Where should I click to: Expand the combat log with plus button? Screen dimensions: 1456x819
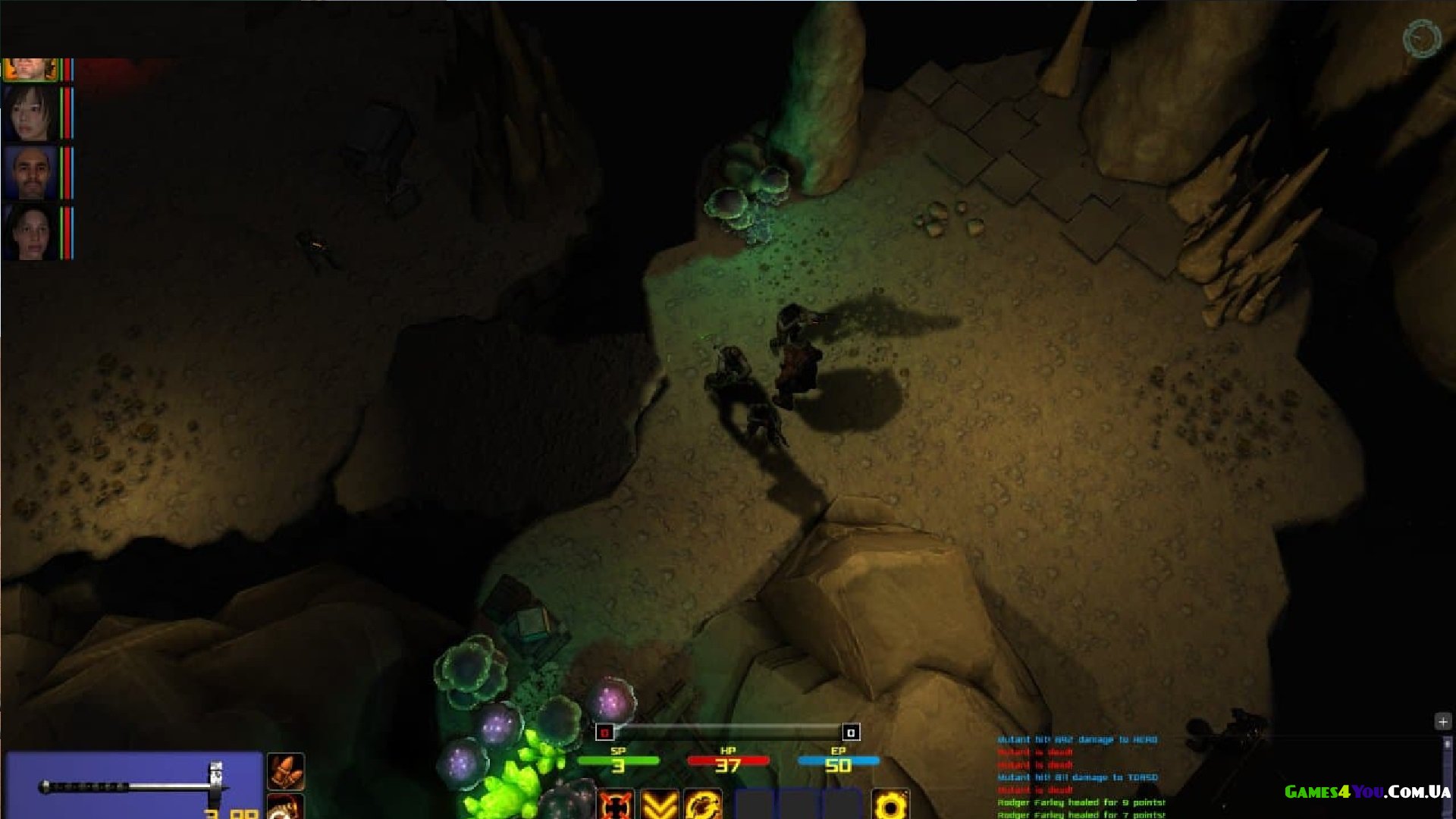point(1442,721)
